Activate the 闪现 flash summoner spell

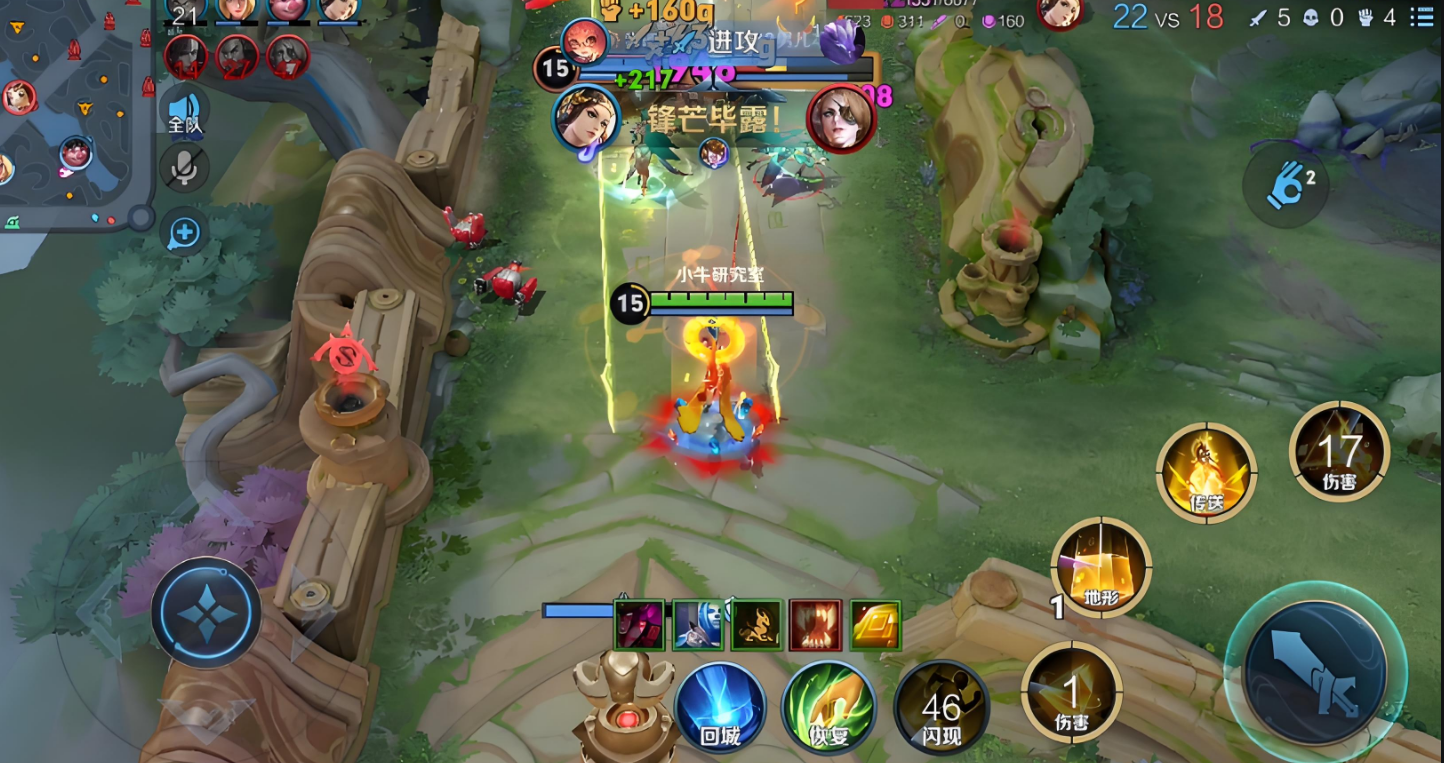point(941,708)
